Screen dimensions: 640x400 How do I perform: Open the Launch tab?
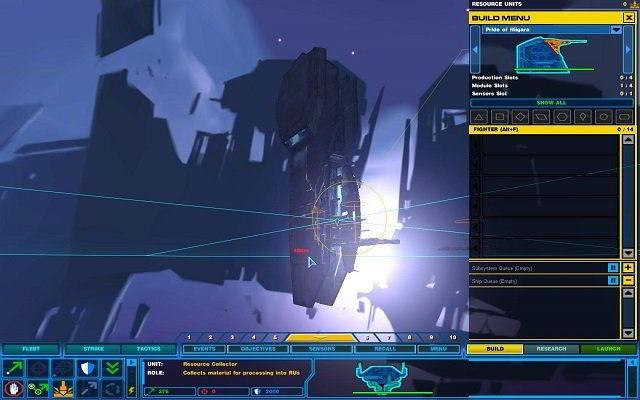[608, 349]
